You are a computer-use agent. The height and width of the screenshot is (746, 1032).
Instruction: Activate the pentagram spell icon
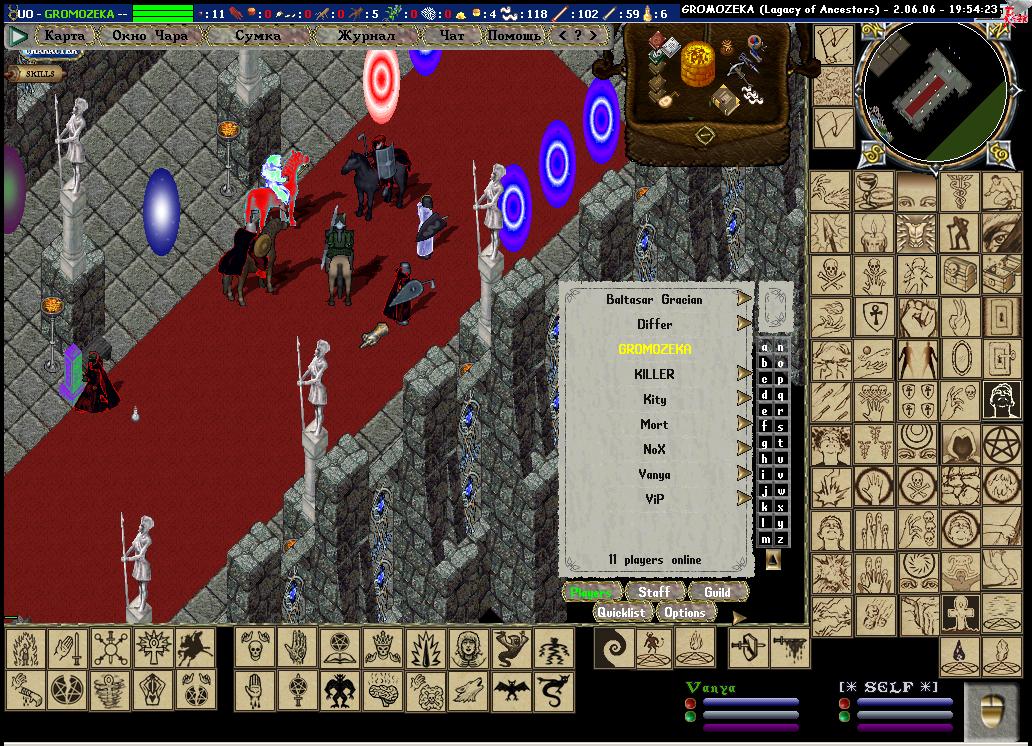999,443
